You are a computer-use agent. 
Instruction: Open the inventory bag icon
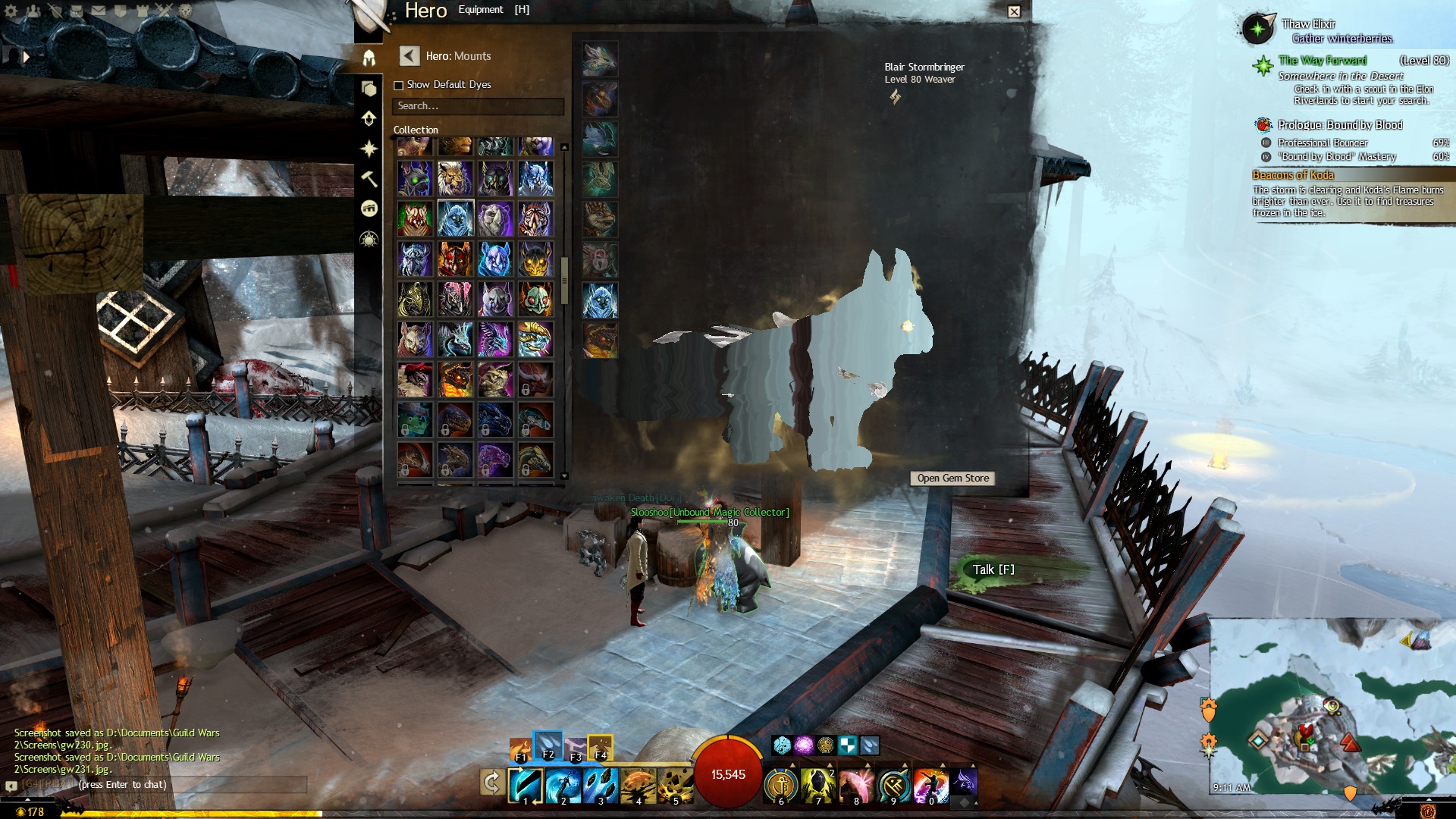click(x=77, y=11)
